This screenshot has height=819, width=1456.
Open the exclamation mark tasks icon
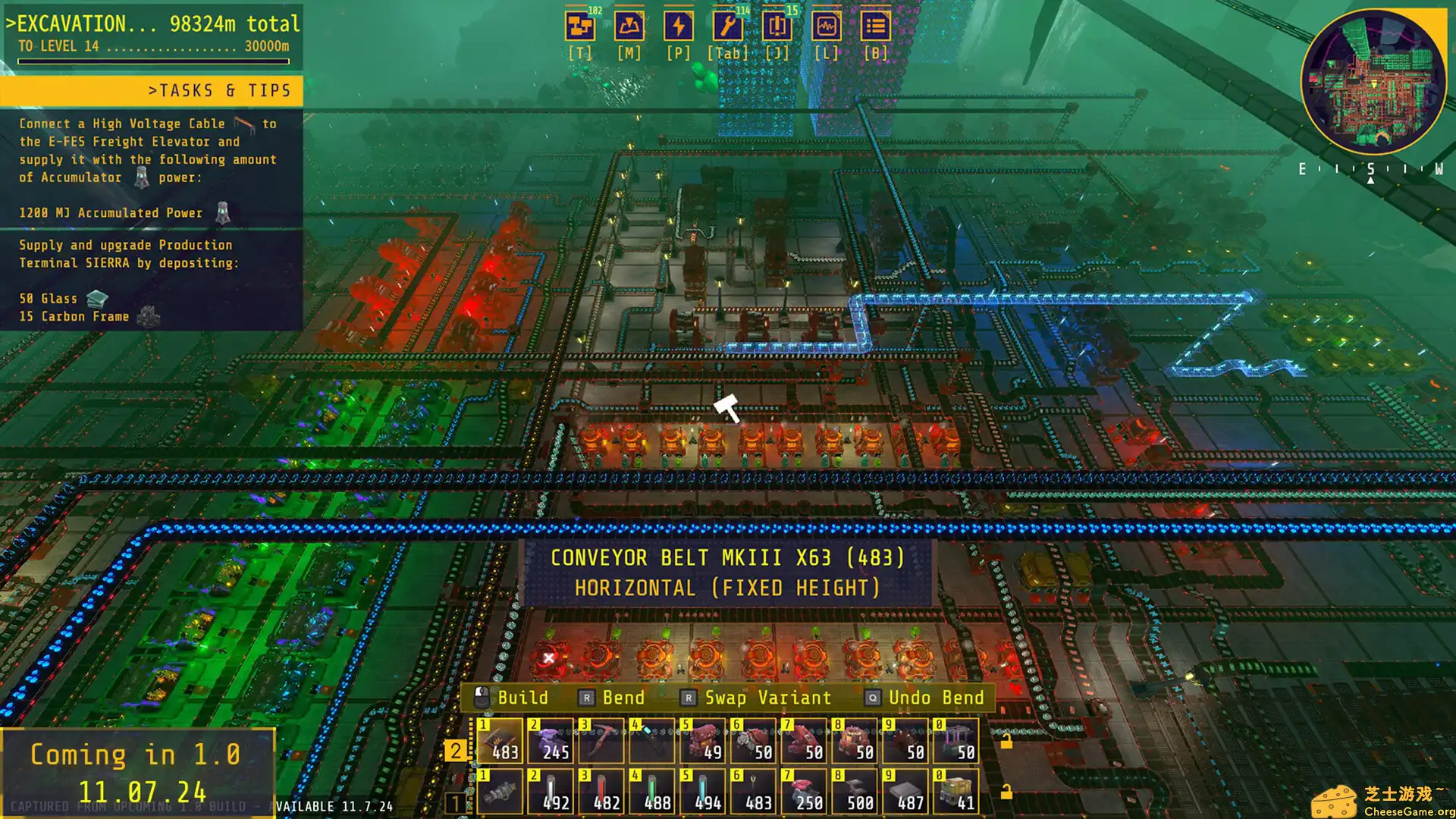coord(777,27)
